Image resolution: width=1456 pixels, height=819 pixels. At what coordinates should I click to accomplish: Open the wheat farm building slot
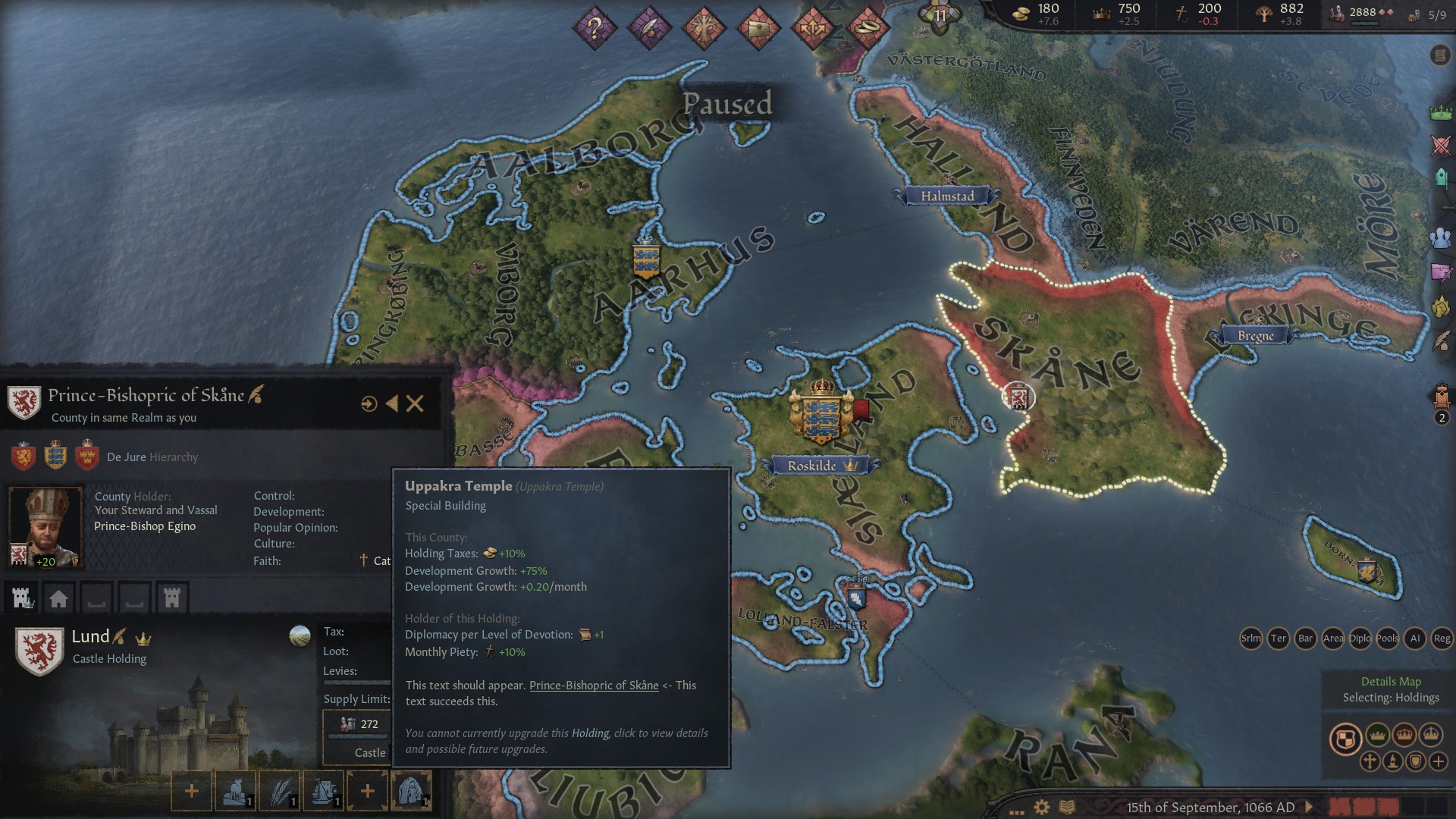coord(280,791)
